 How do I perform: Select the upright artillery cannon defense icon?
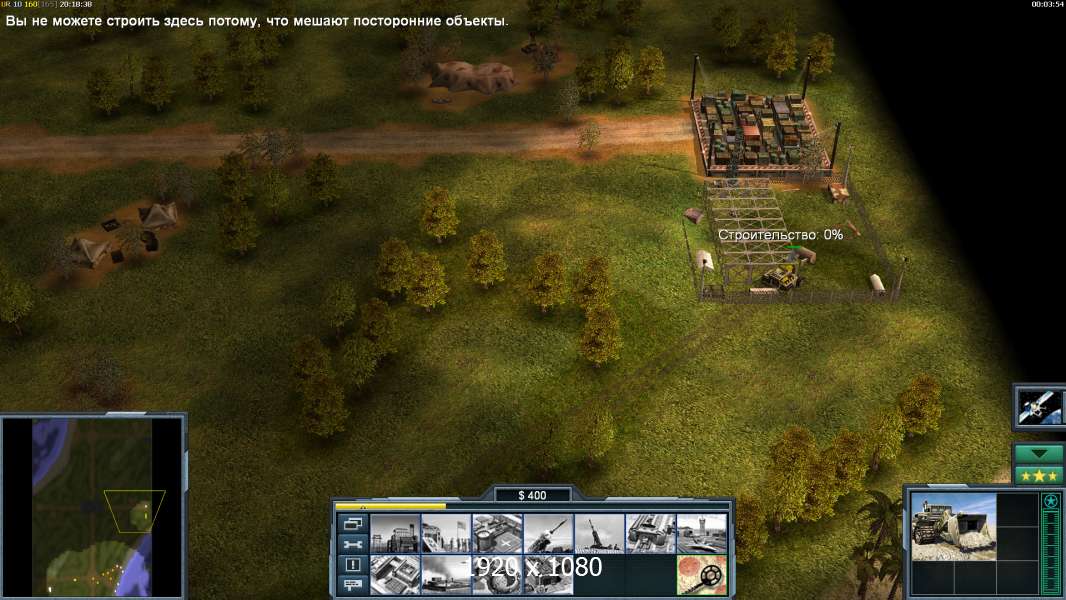click(599, 534)
